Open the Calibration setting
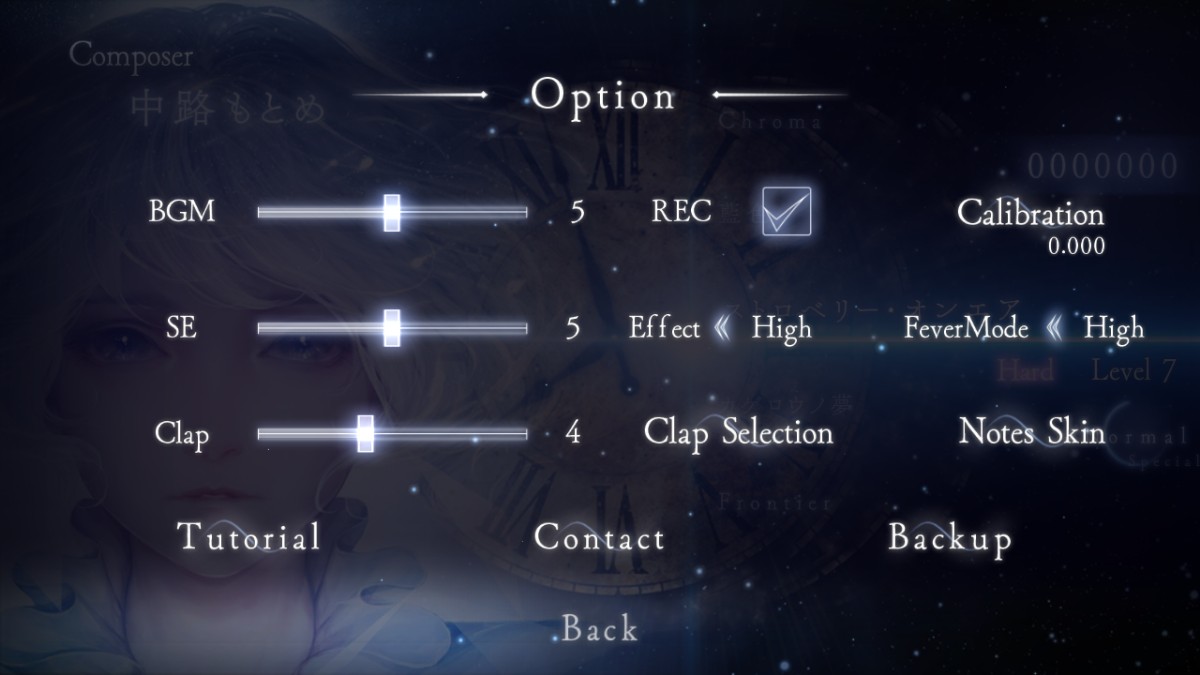This screenshot has height=675, width=1200. tap(1030, 213)
